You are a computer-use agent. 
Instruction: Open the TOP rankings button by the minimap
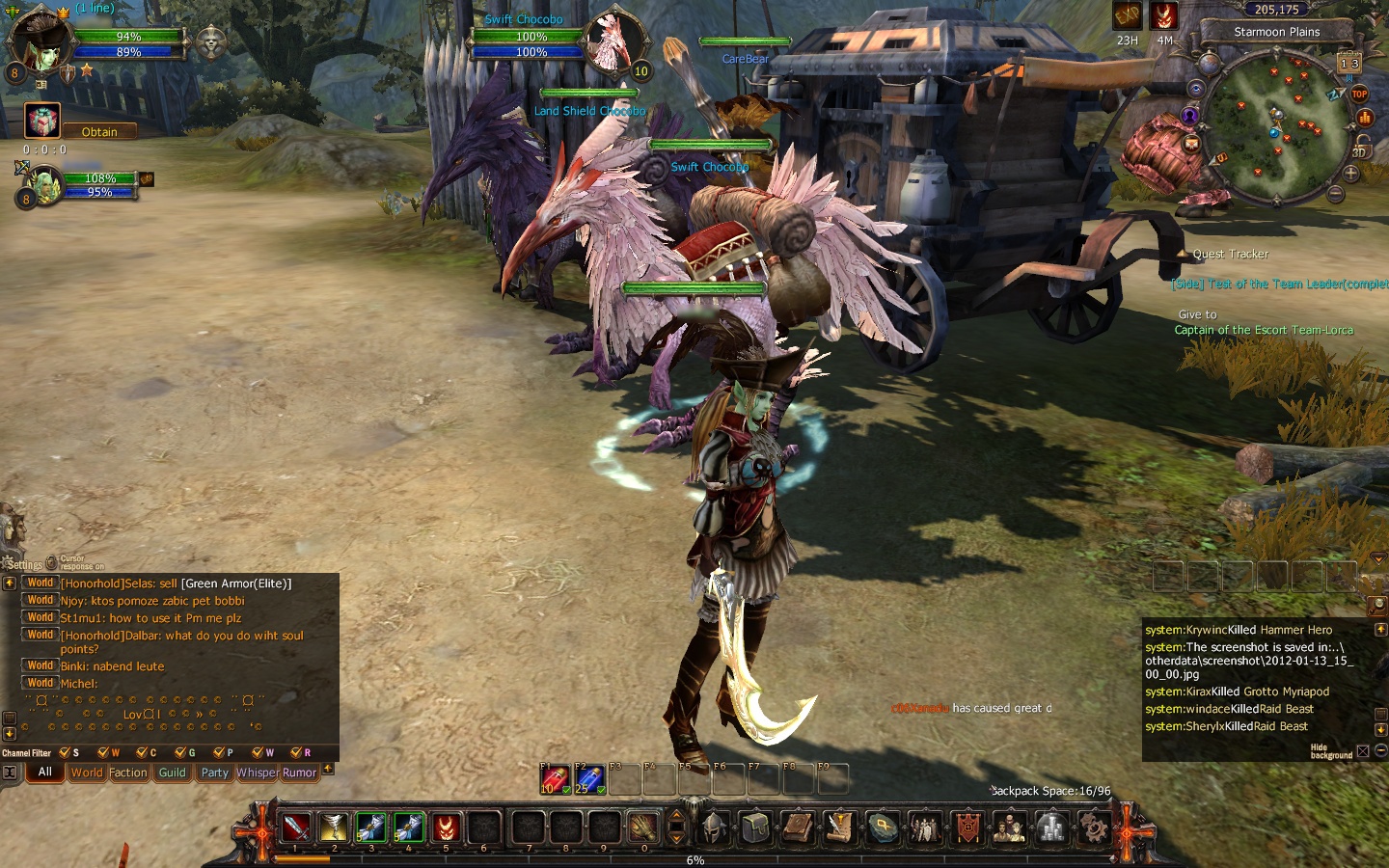point(1359,94)
